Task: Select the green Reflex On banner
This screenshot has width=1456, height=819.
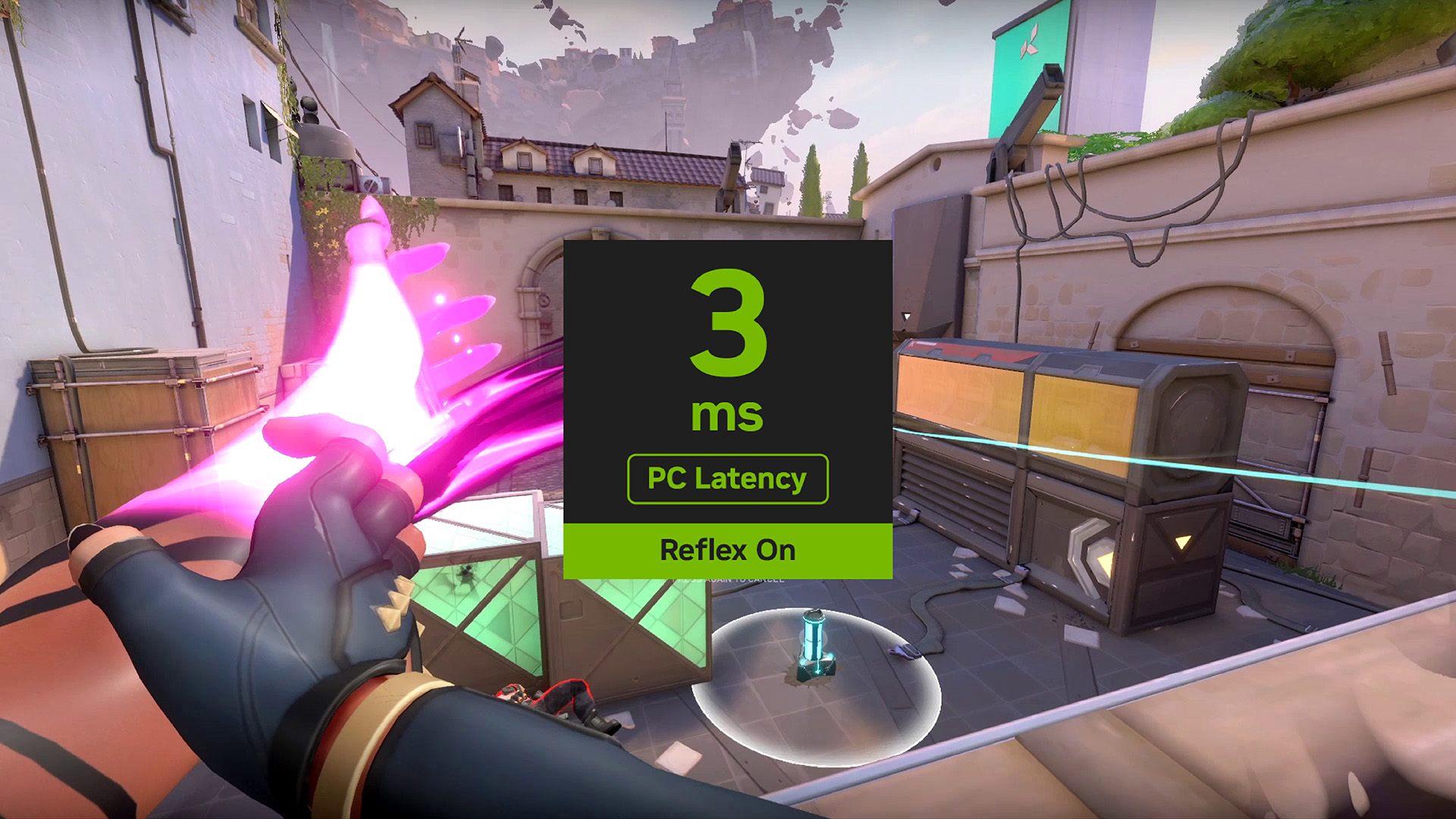Action: [x=727, y=551]
